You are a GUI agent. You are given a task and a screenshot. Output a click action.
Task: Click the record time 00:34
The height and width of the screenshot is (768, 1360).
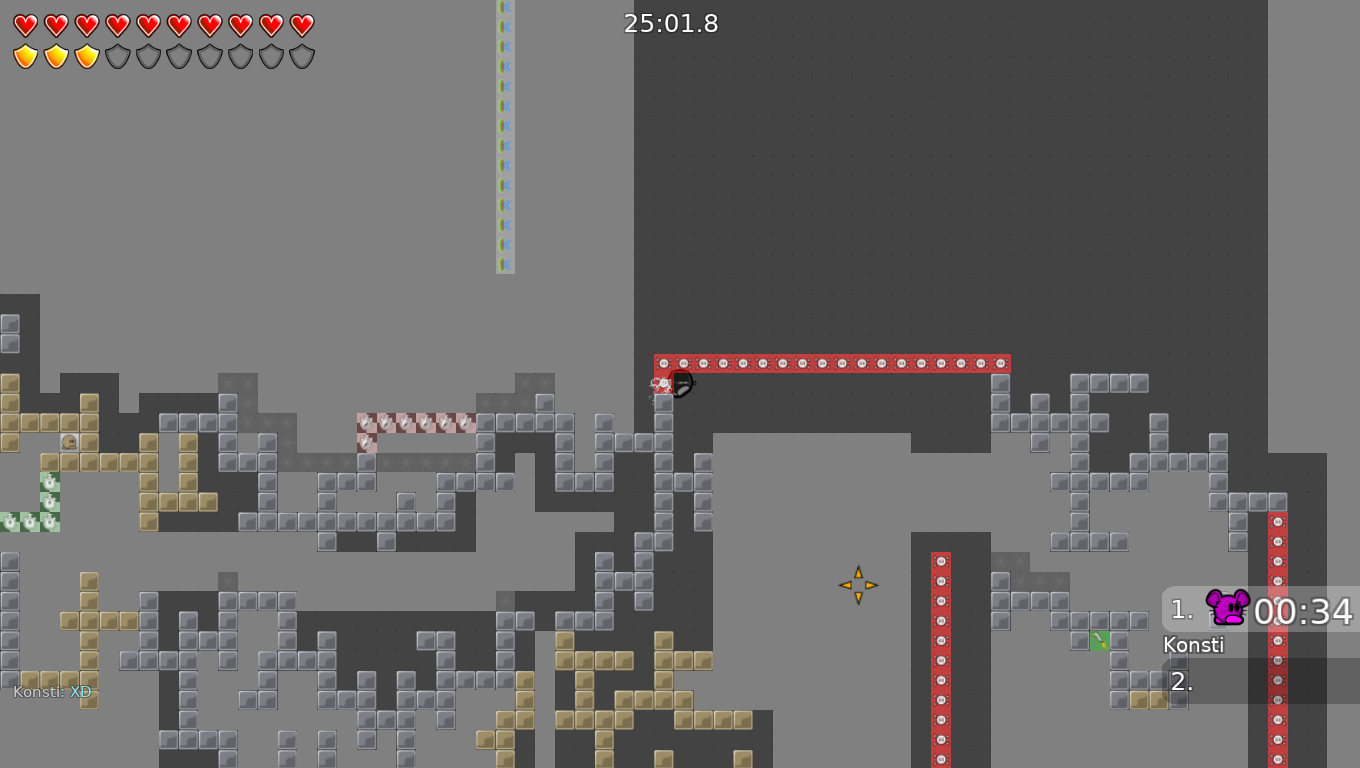[1303, 612]
